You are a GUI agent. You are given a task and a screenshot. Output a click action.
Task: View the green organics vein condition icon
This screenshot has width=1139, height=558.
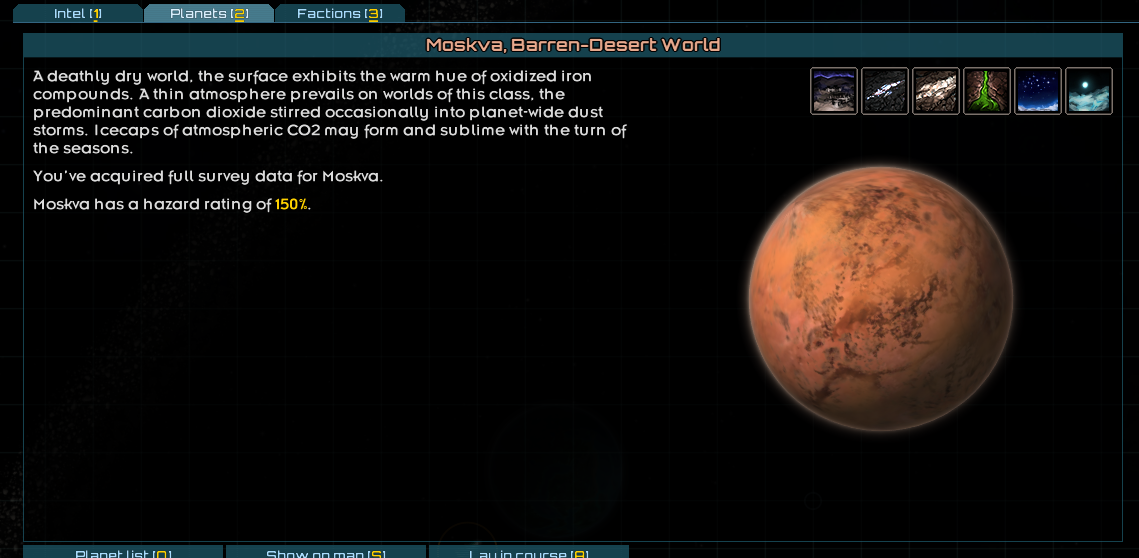pyautogui.click(x=987, y=91)
